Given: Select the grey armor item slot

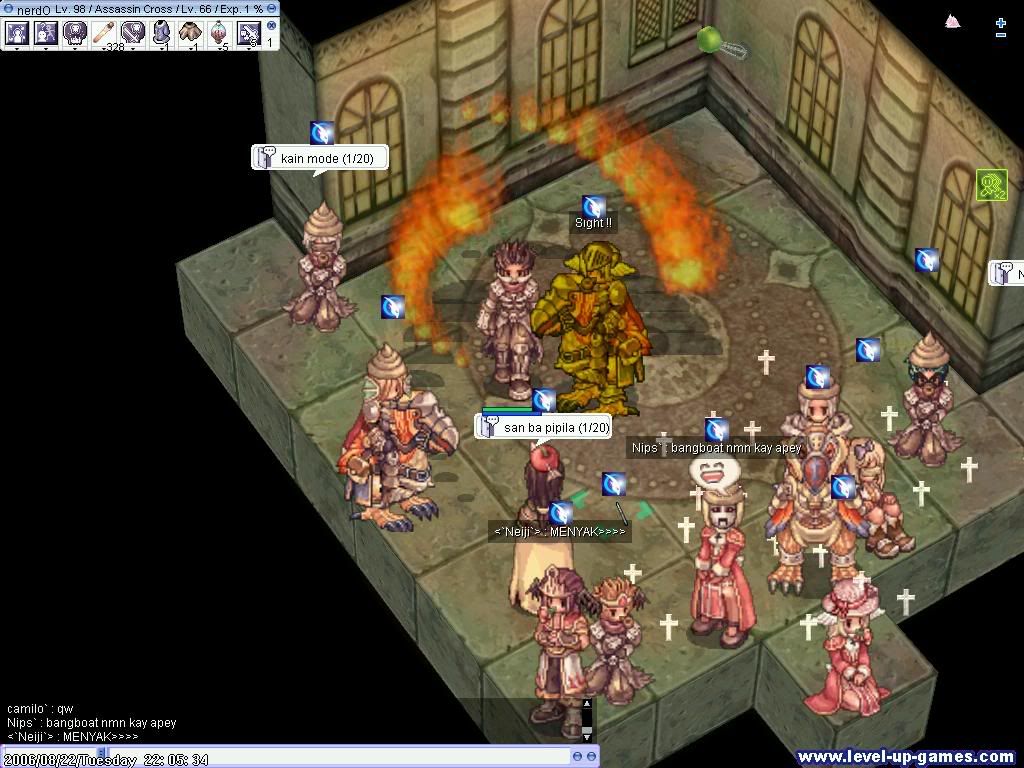Looking at the screenshot, I should click(x=162, y=33).
